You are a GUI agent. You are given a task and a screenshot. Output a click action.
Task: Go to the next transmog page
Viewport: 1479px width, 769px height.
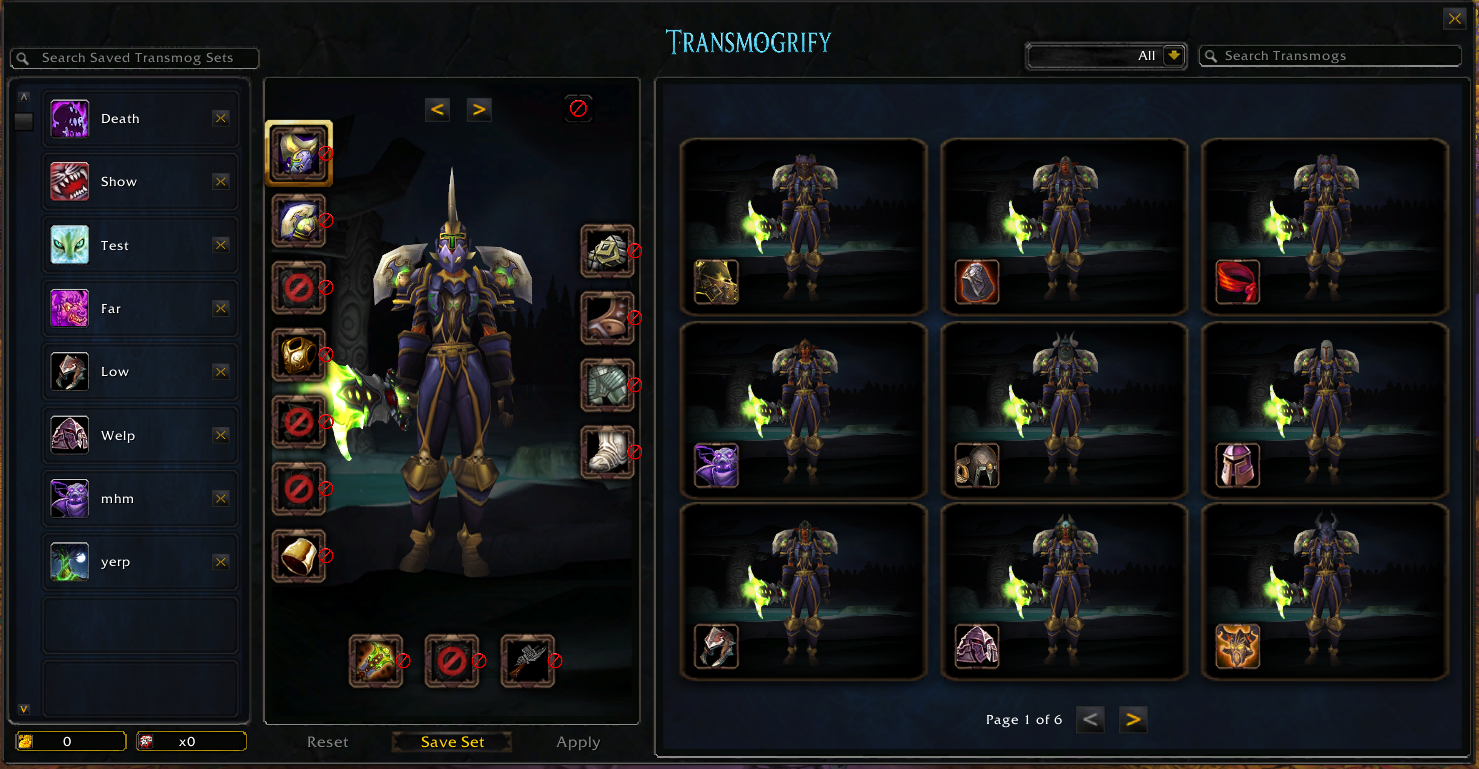[x=1132, y=719]
